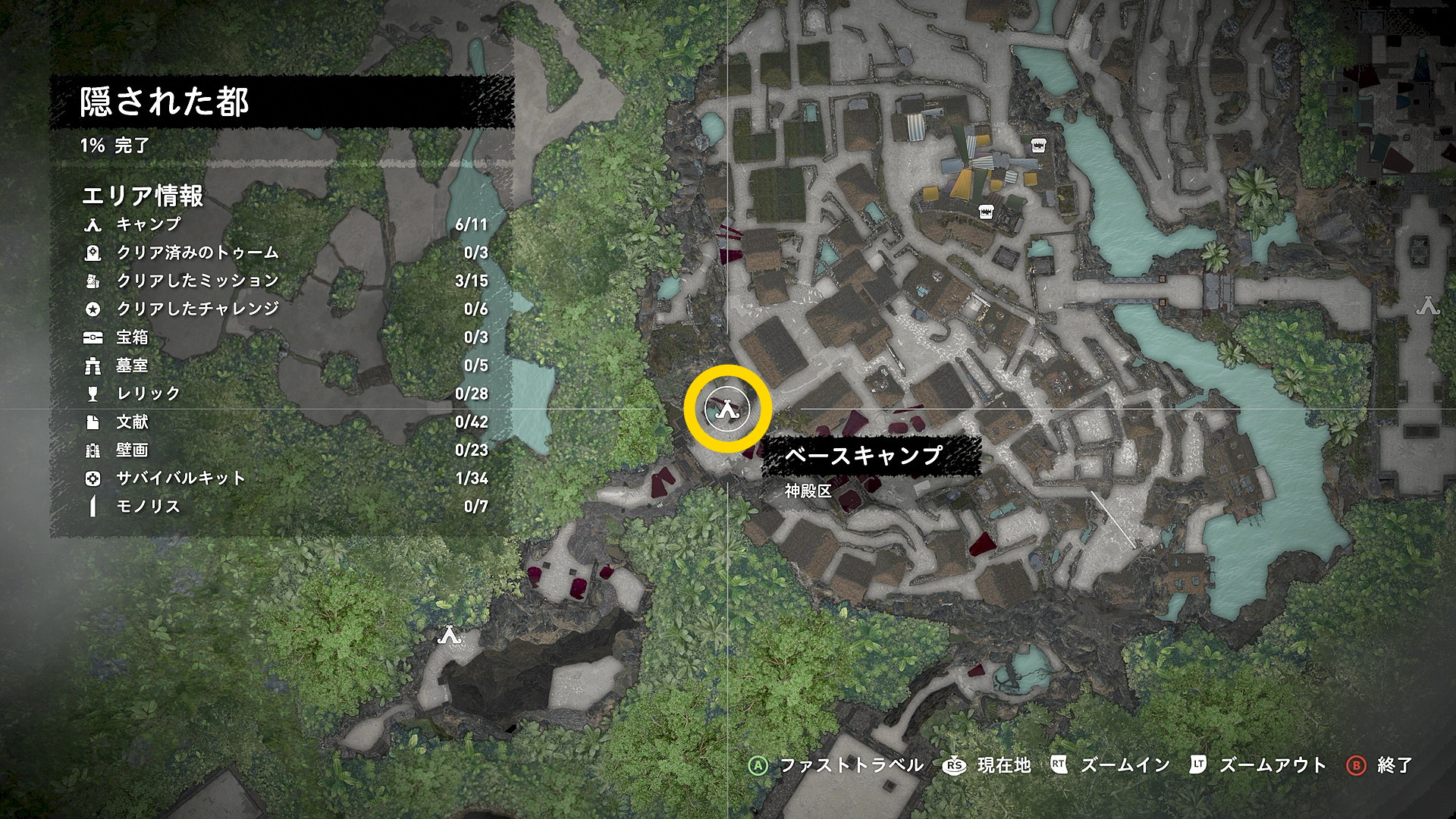Select the 墓室 legend entry
The image size is (1456, 819).
point(132,366)
